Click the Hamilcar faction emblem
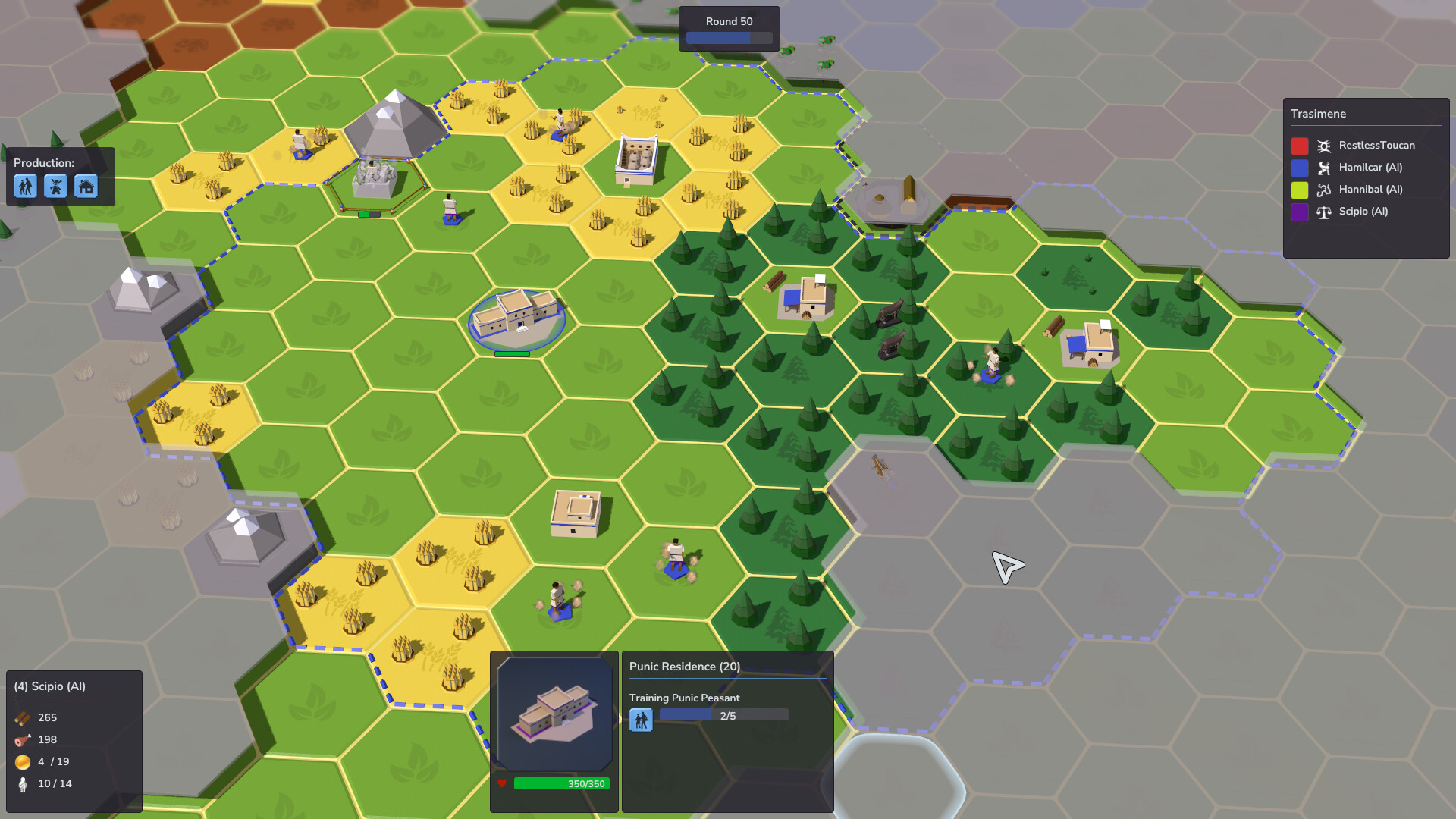1456x819 pixels. tap(1323, 168)
